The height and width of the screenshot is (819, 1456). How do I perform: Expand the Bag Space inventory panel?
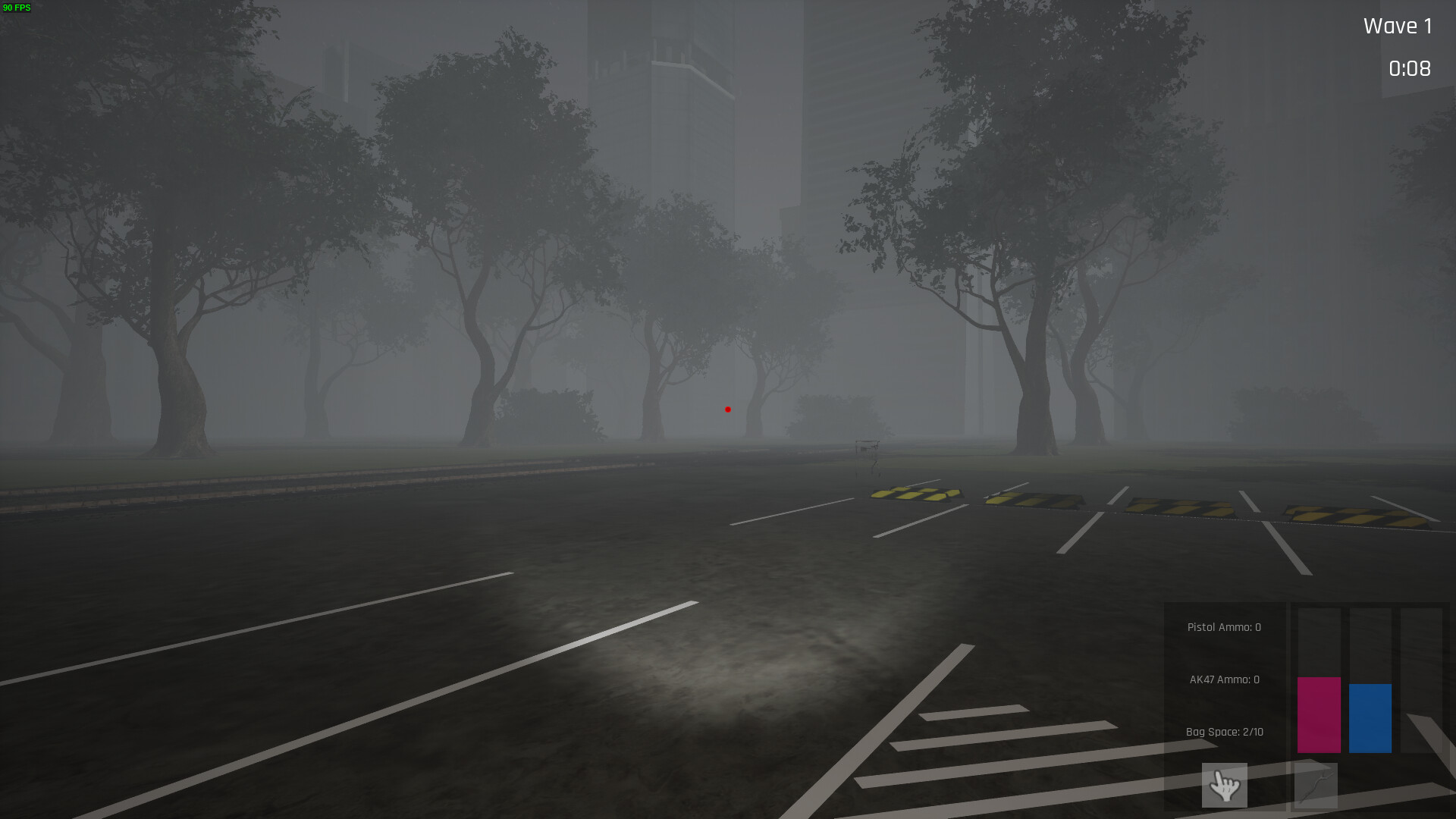(x=1225, y=732)
